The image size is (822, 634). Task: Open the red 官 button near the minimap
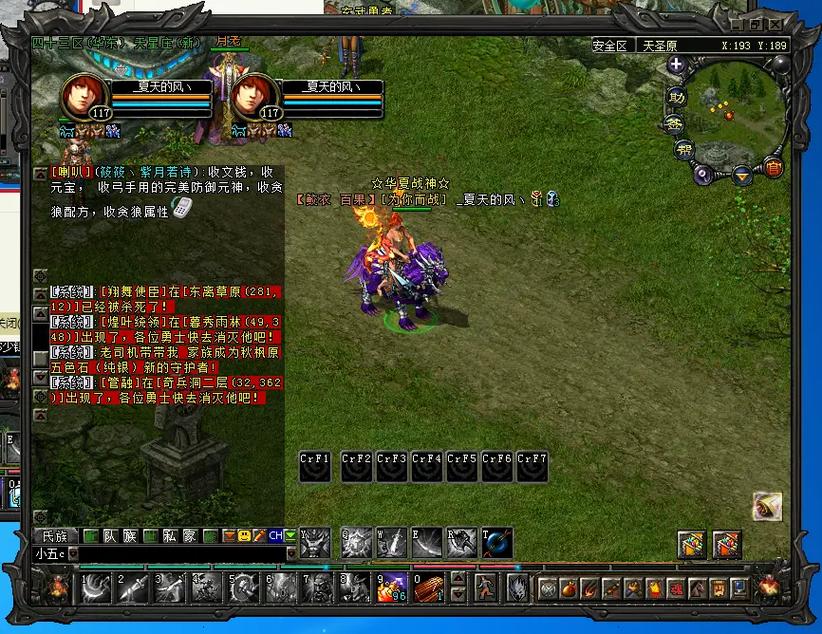click(773, 166)
